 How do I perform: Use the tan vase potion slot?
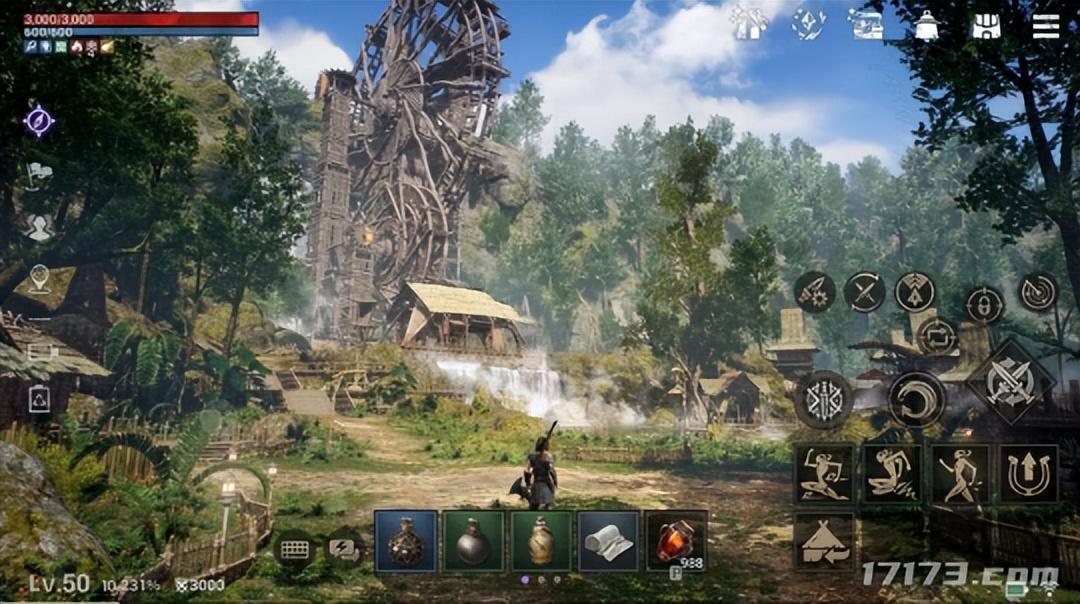point(541,541)
